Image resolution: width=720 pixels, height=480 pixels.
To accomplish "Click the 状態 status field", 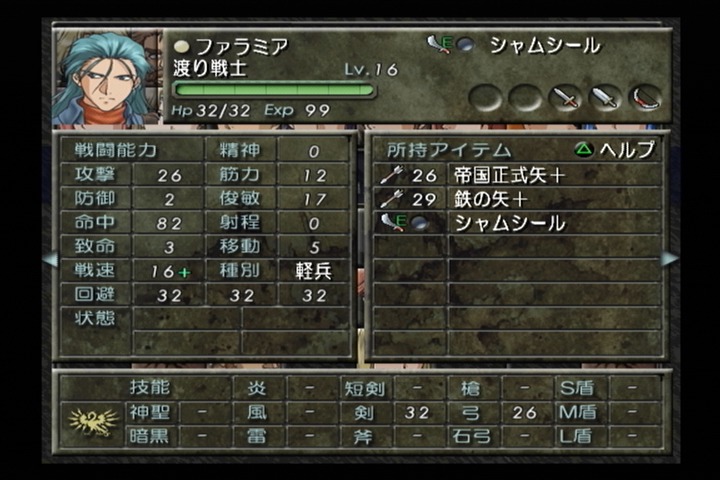I will click(x=94, y=319).
